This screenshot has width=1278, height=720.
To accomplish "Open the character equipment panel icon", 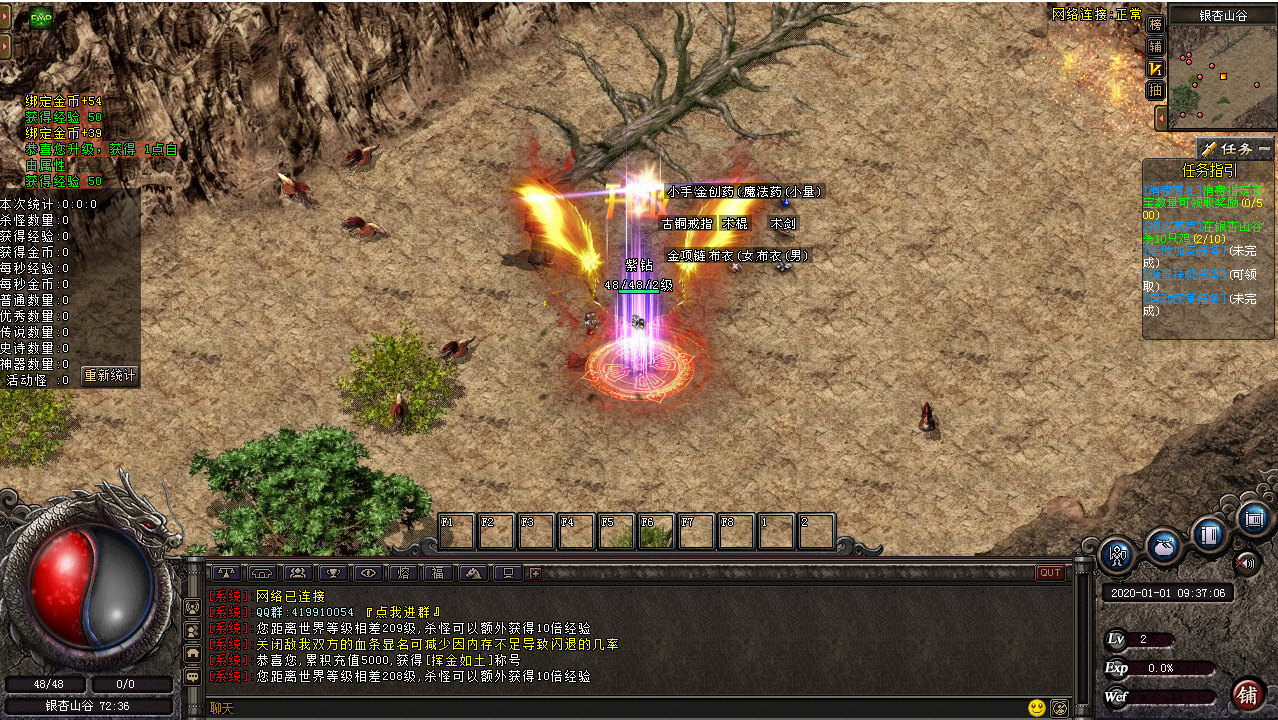I will tap(1117, 555).
